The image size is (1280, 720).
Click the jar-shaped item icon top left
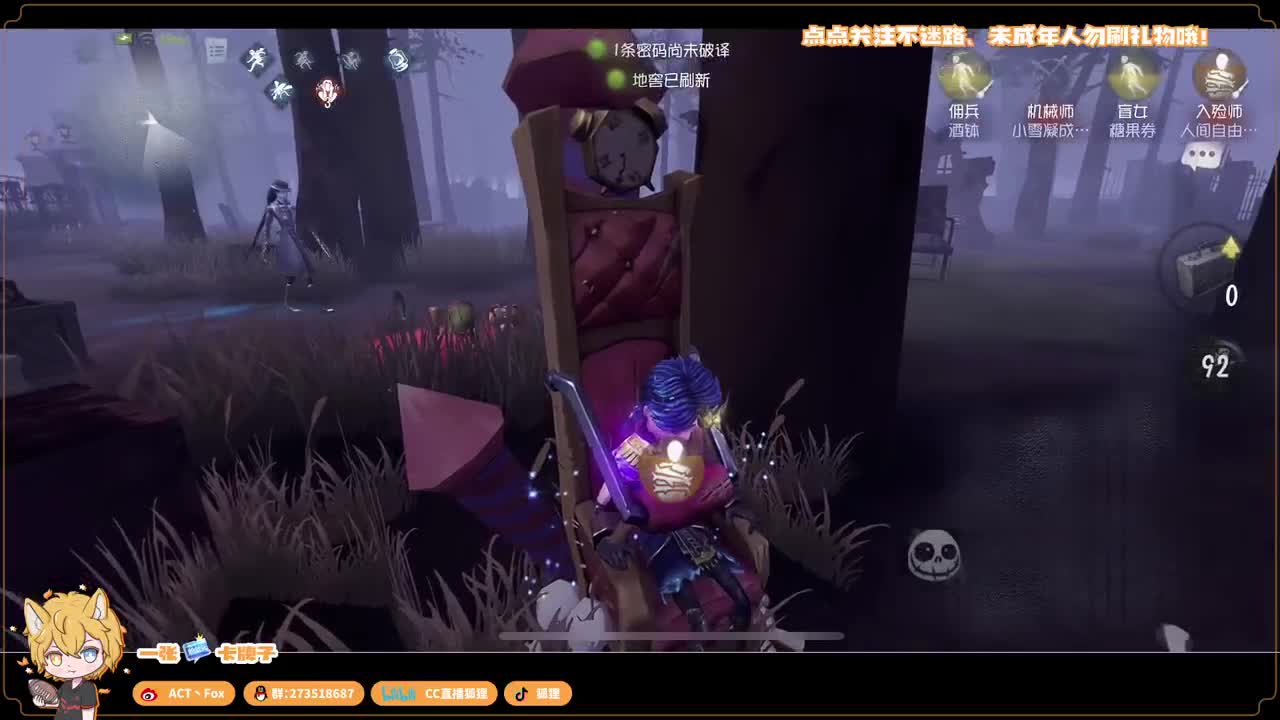tap(396, 60)
